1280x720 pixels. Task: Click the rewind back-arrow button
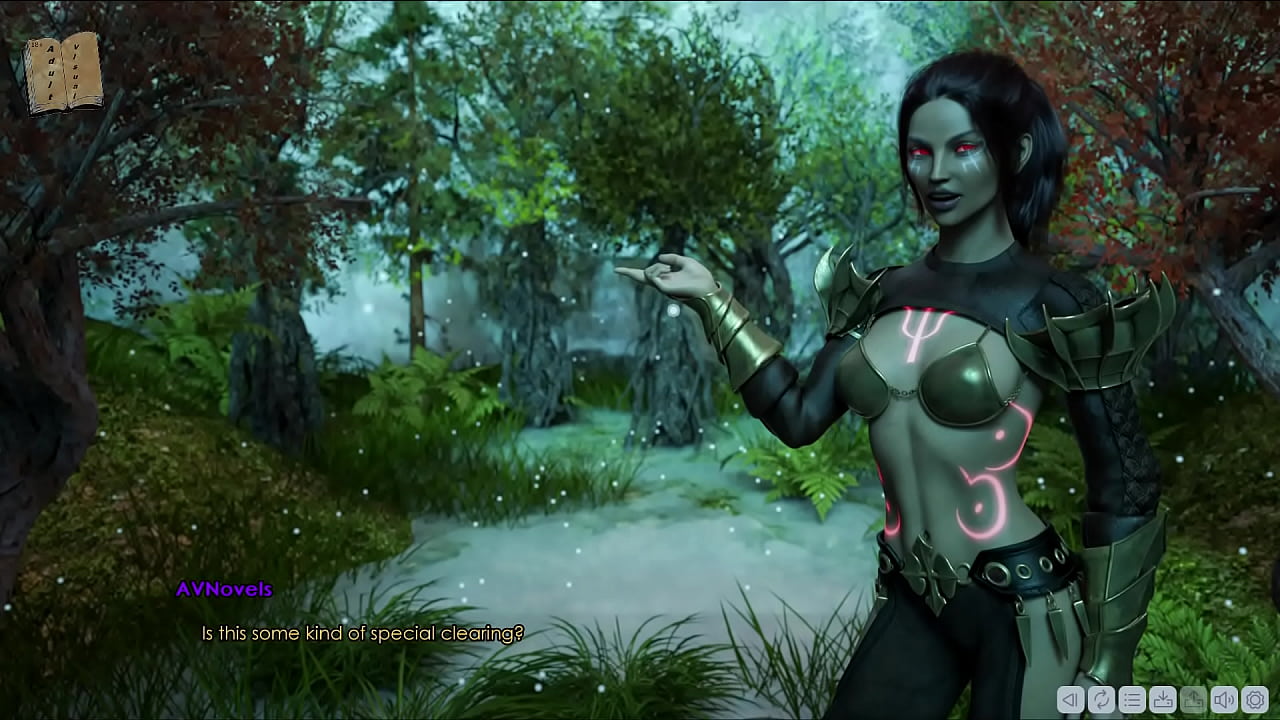pyautogui.click(x=1070, y=700)
